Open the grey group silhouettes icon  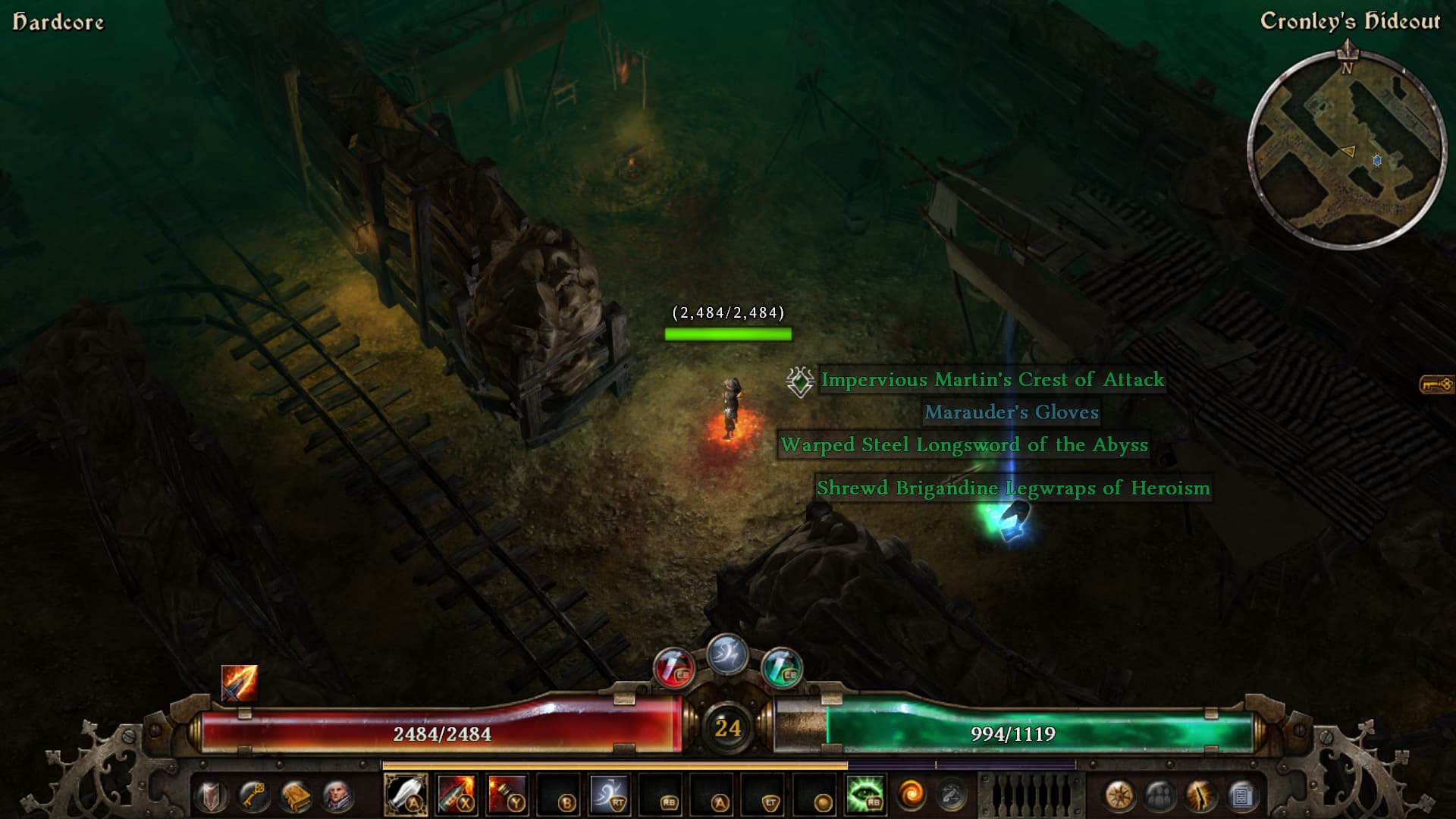[x=1160, y=796]
